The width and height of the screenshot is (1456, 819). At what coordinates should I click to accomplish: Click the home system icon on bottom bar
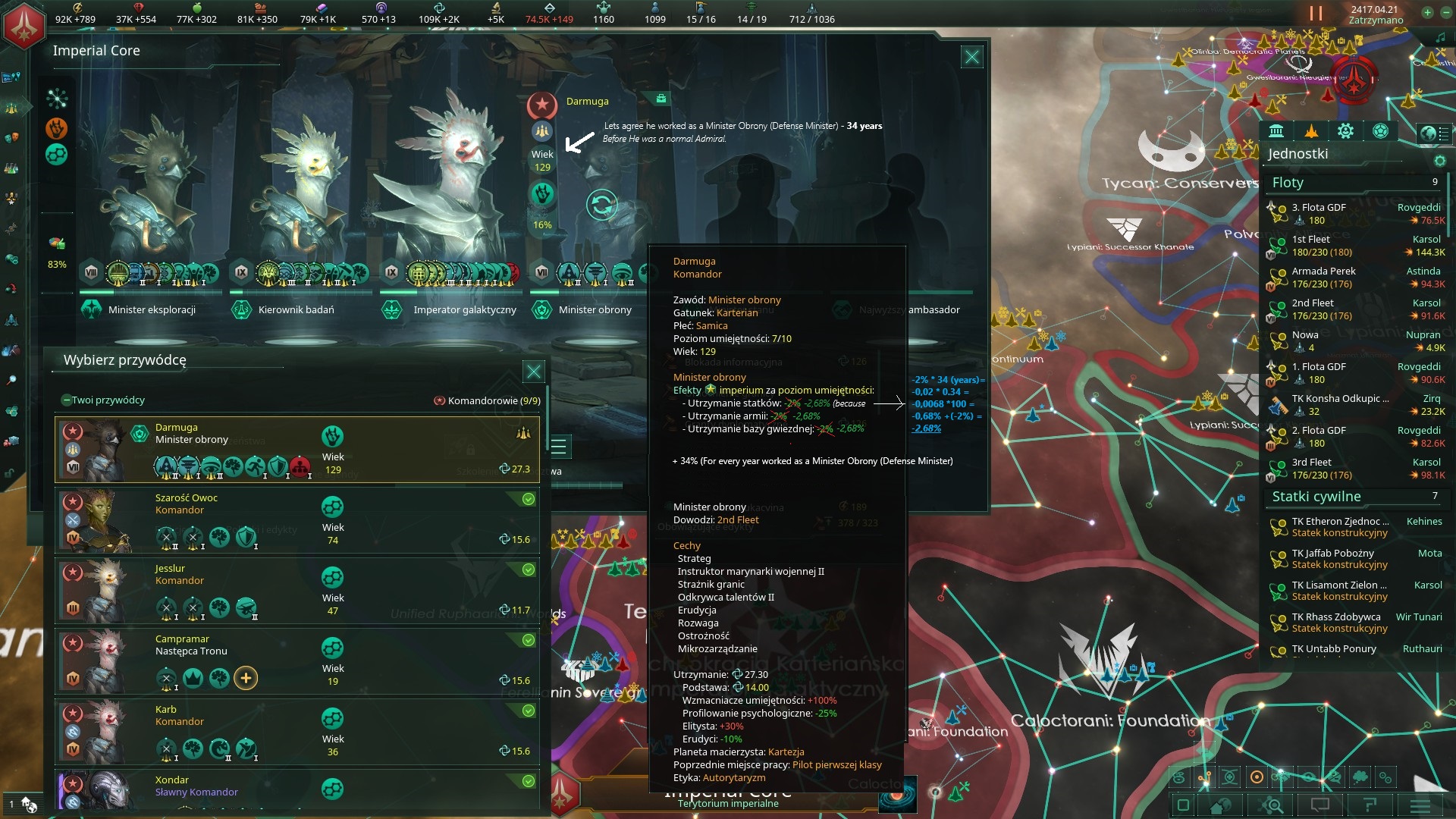(1219, 805)
